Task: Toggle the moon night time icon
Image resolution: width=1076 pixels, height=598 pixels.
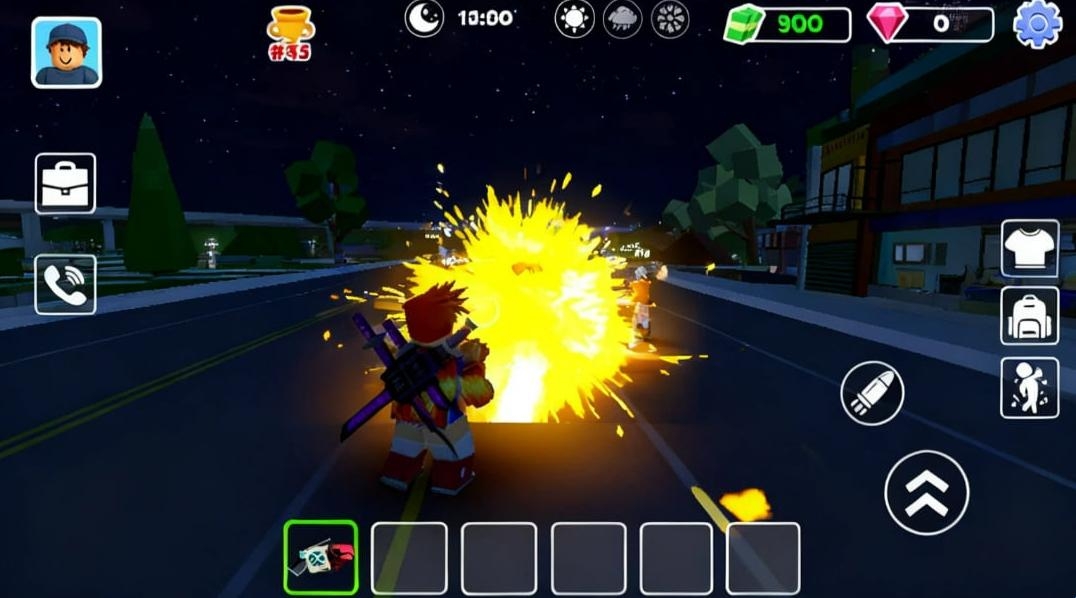Action: click(424, 18)
